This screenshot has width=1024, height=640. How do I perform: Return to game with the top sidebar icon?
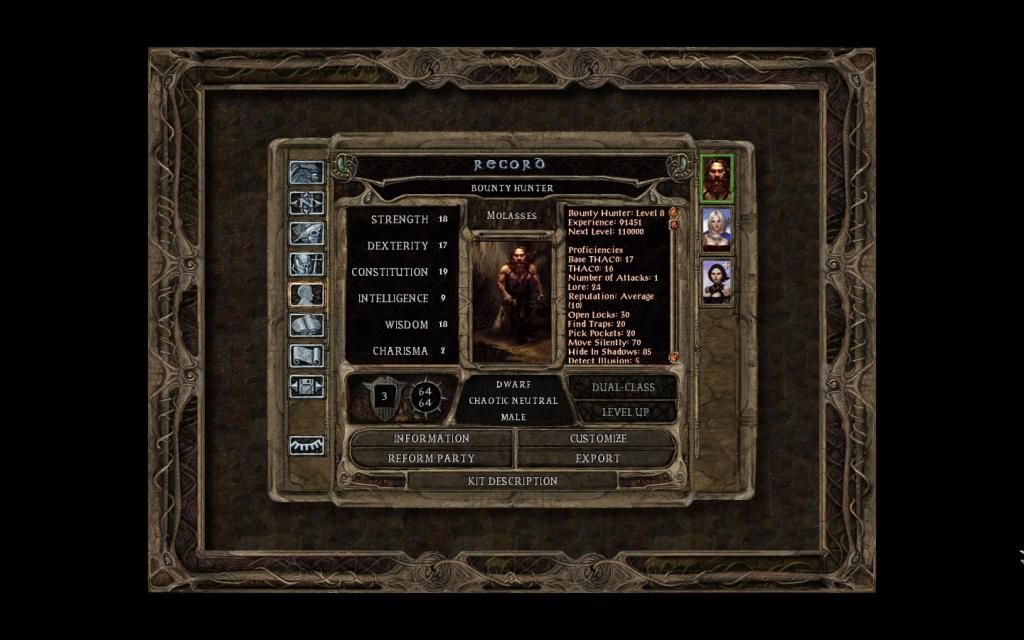click(x=306, y=172)
